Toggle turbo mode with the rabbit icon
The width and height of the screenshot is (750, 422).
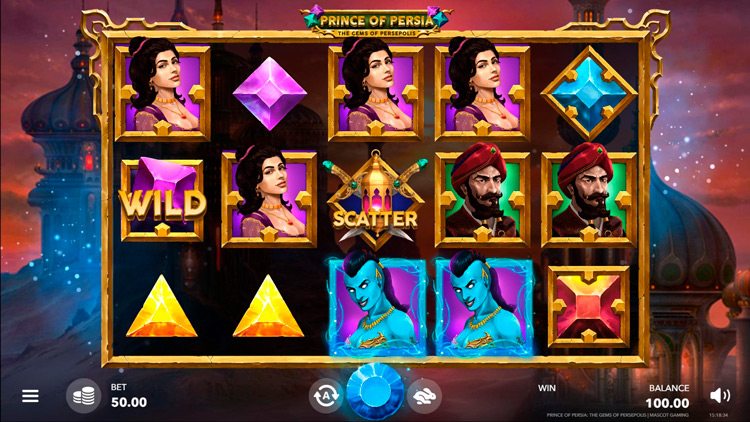(425, 396)
